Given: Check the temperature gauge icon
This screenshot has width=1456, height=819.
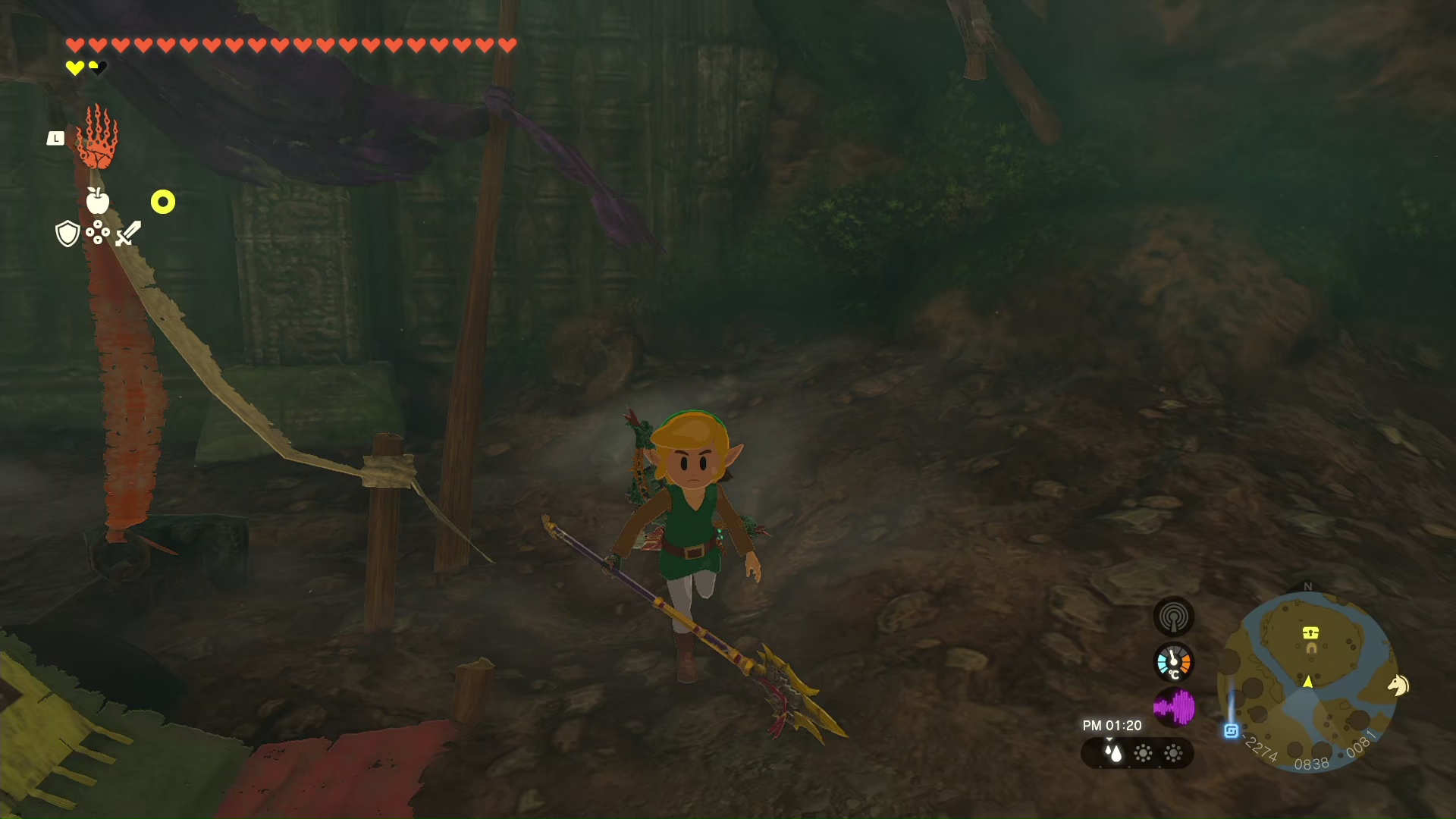Looking at the screenshot, I should [x=1173, y=663].
